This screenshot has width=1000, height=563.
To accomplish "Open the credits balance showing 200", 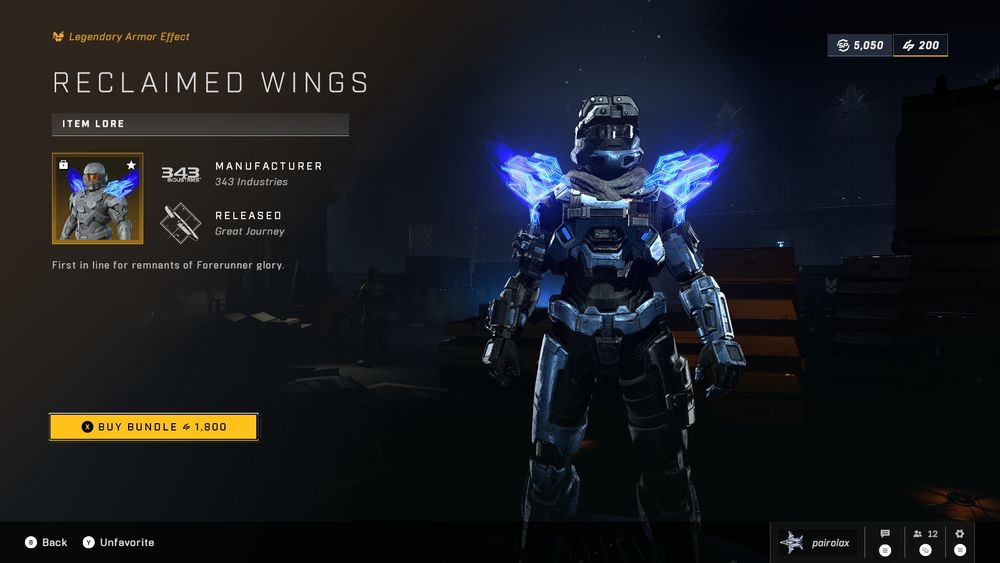I will (920, 46).
